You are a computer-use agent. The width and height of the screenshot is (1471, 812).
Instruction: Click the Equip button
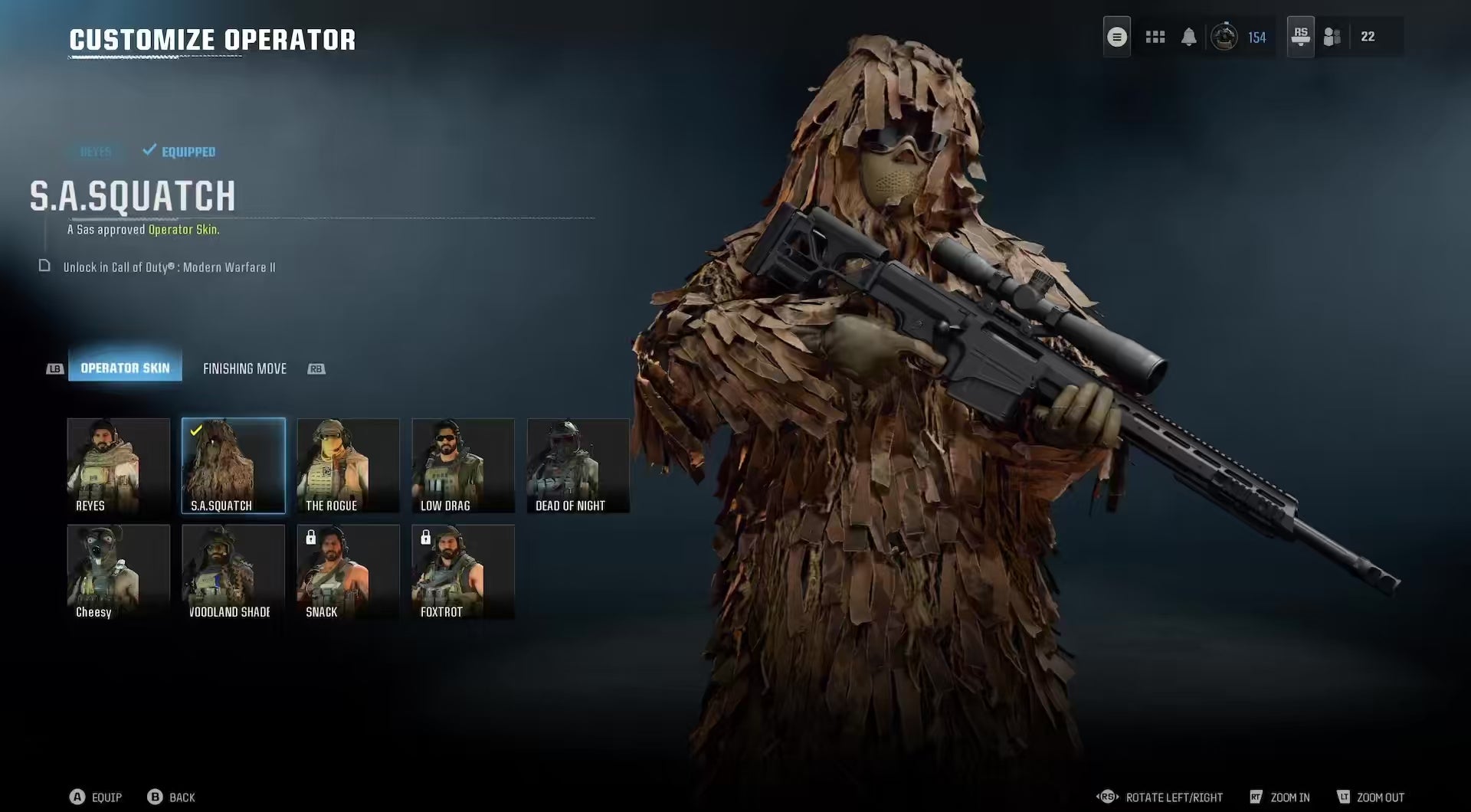pos(97,797)
